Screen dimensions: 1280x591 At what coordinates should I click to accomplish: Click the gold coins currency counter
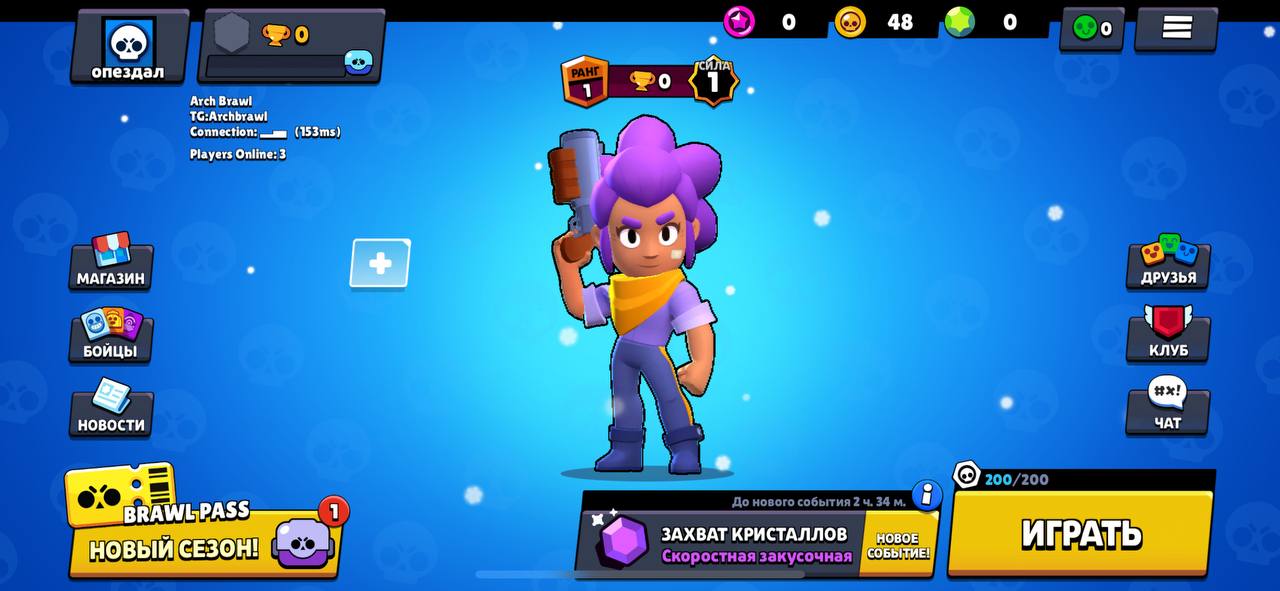coord(875,22)
